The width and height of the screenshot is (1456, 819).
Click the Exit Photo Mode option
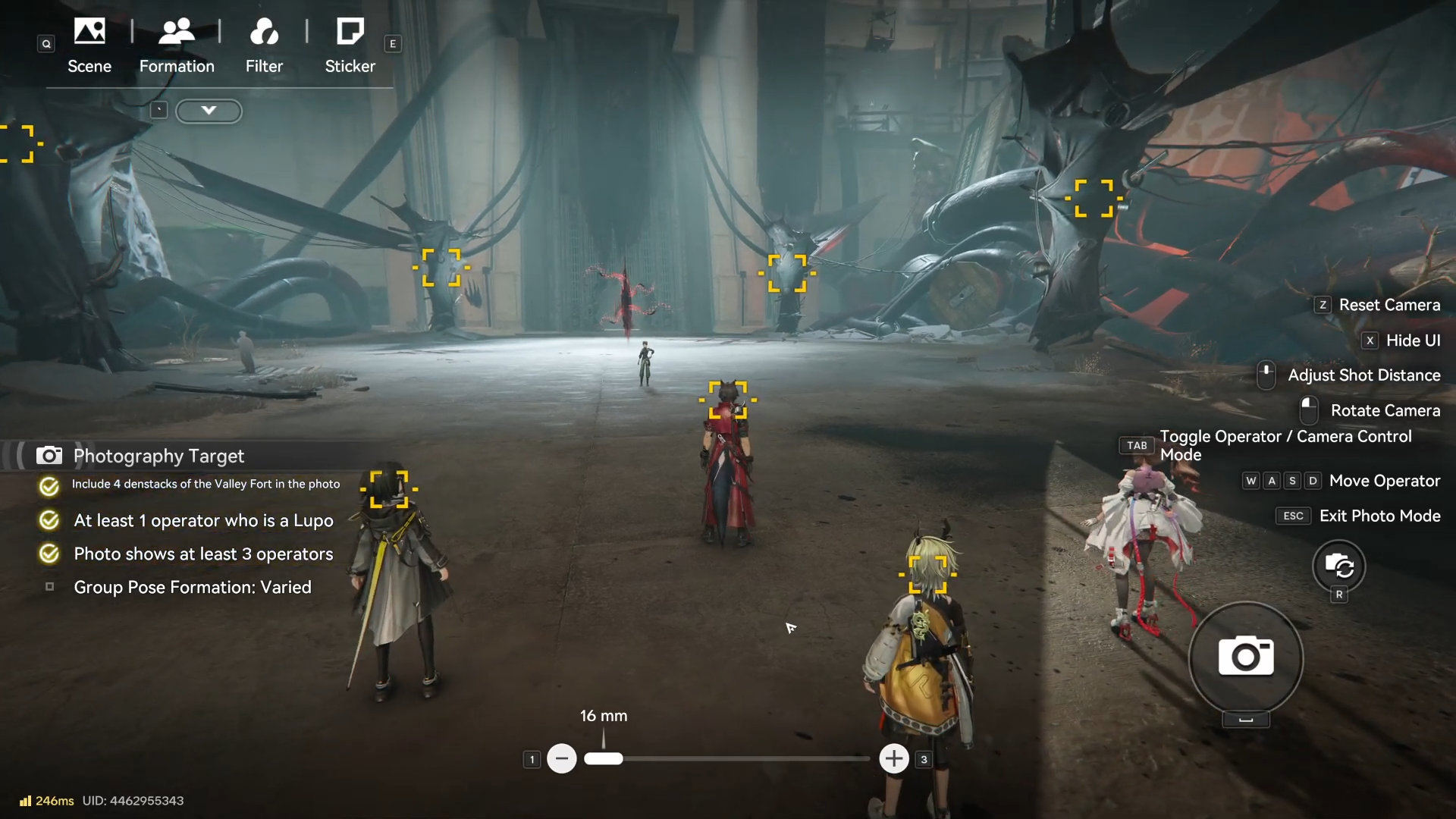click(1379, 516)
